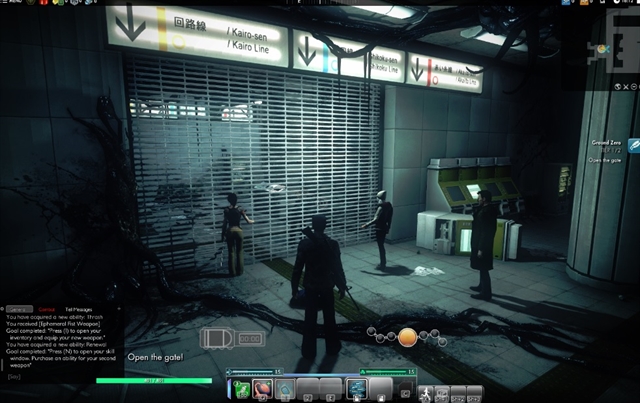
Task: Activate the red fist ability slot
Action: (261, 388)
